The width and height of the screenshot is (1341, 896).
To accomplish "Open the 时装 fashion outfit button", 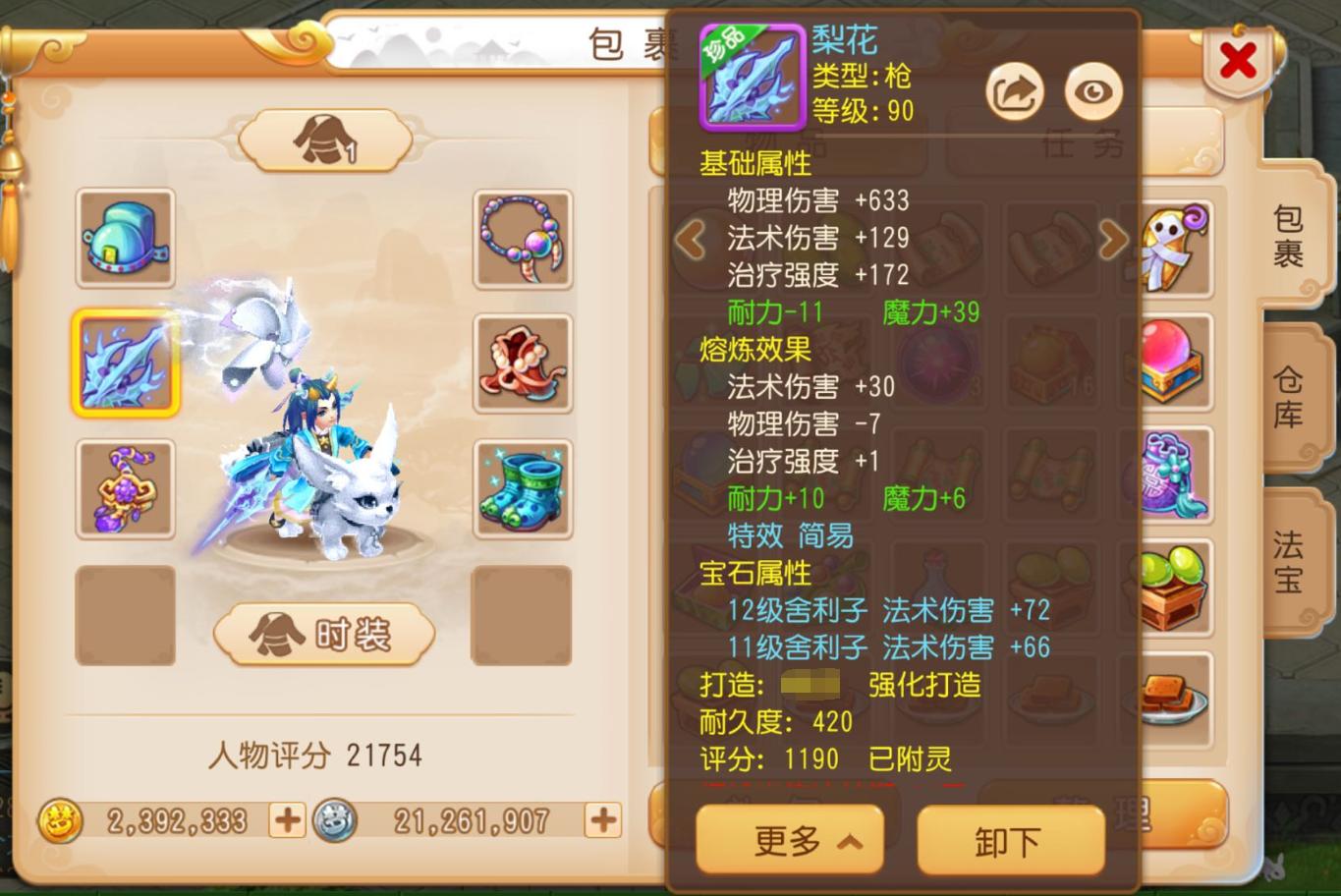I will [x=324, y=634].
